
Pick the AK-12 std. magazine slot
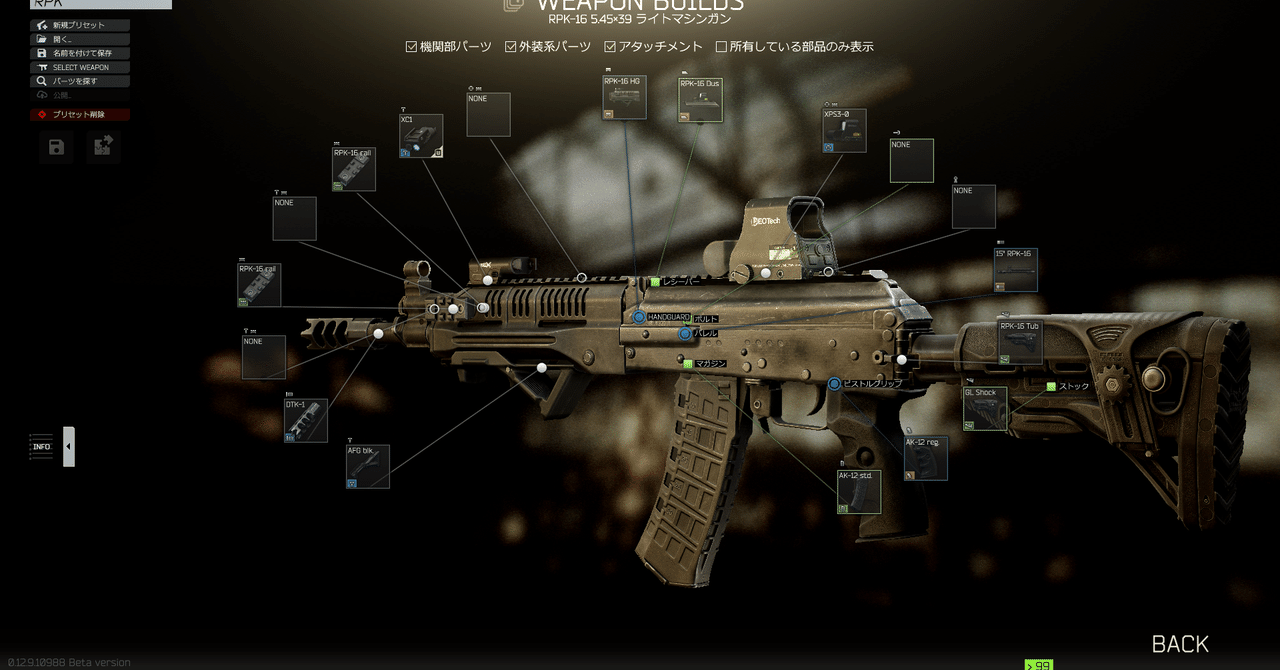(859, 492)
